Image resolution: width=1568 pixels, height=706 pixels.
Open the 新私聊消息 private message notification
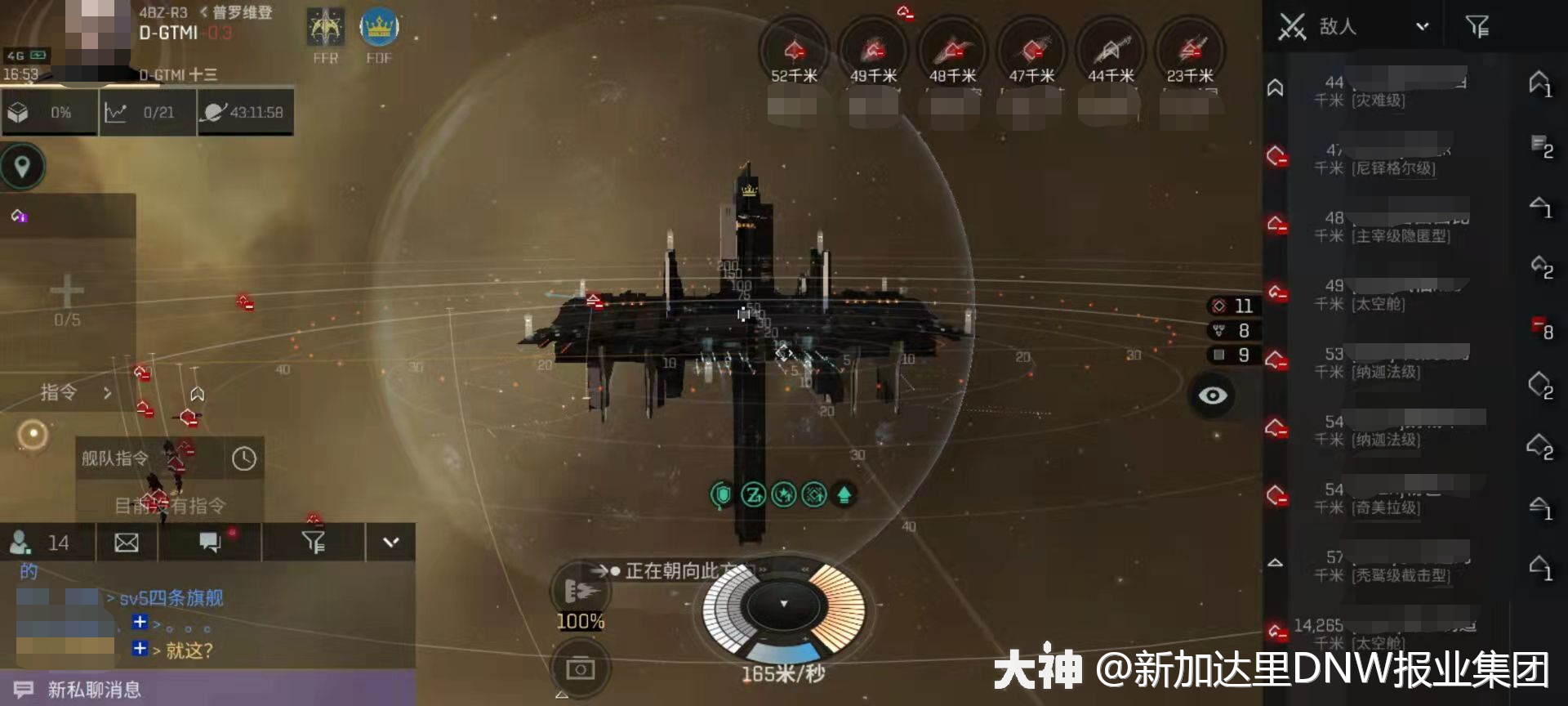click(86, 689)
